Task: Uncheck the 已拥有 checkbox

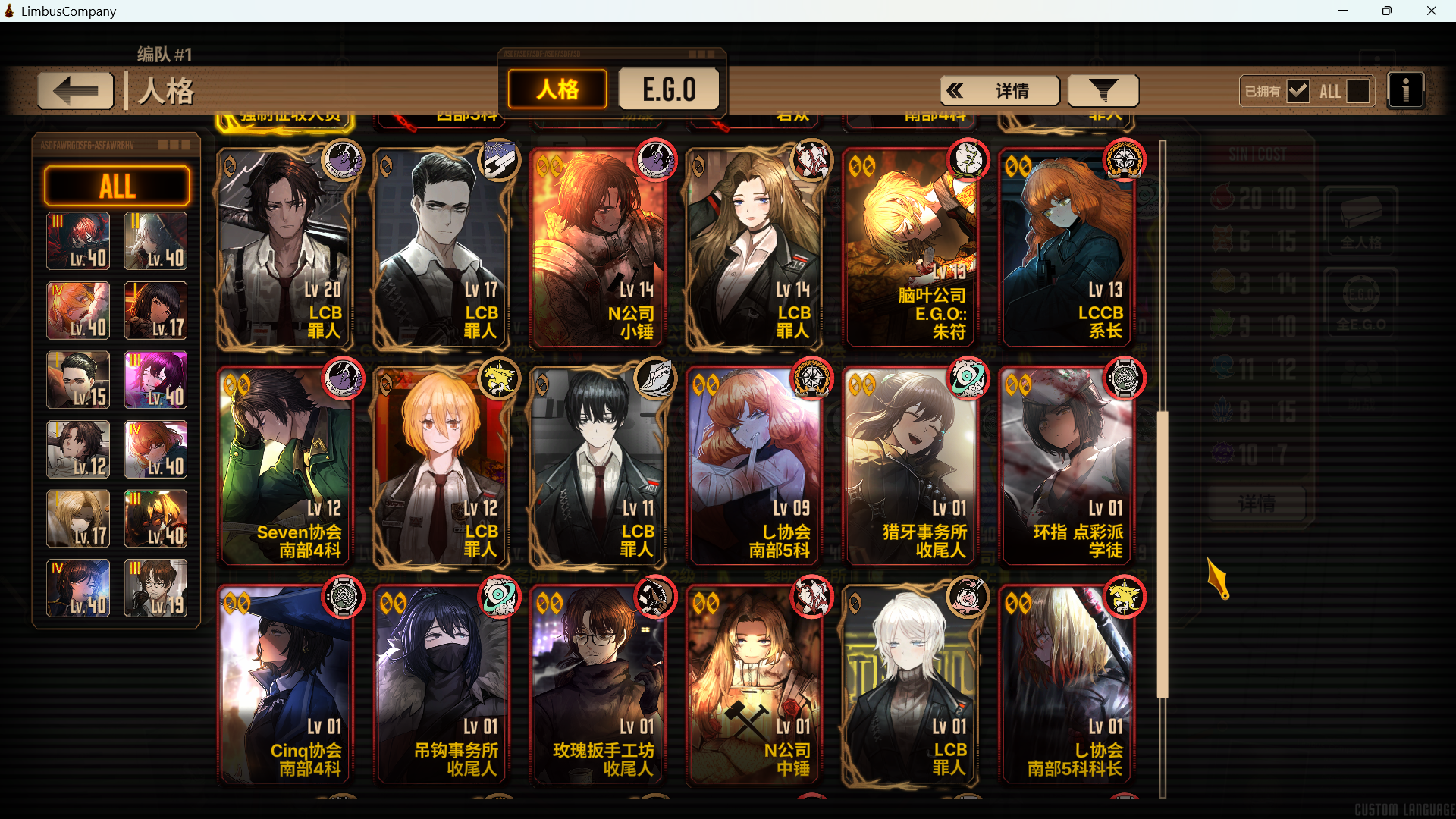Action: (x=1300, y=90)
